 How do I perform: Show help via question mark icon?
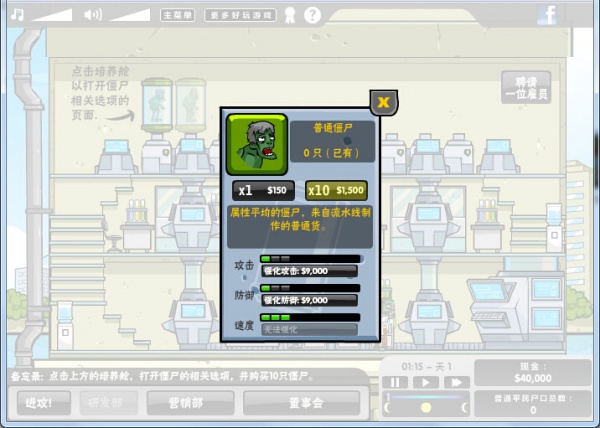pyautogui.click(x=312, y=15)
